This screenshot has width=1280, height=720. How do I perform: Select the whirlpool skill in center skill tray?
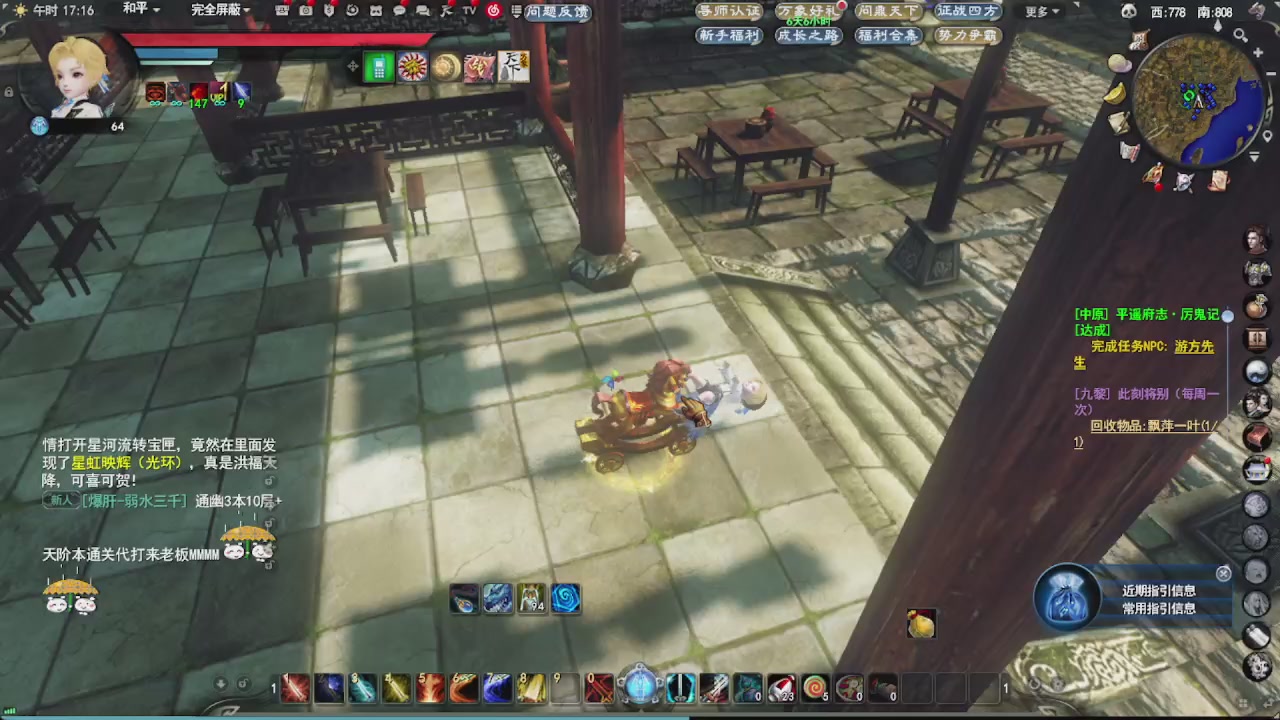[566, 600]
